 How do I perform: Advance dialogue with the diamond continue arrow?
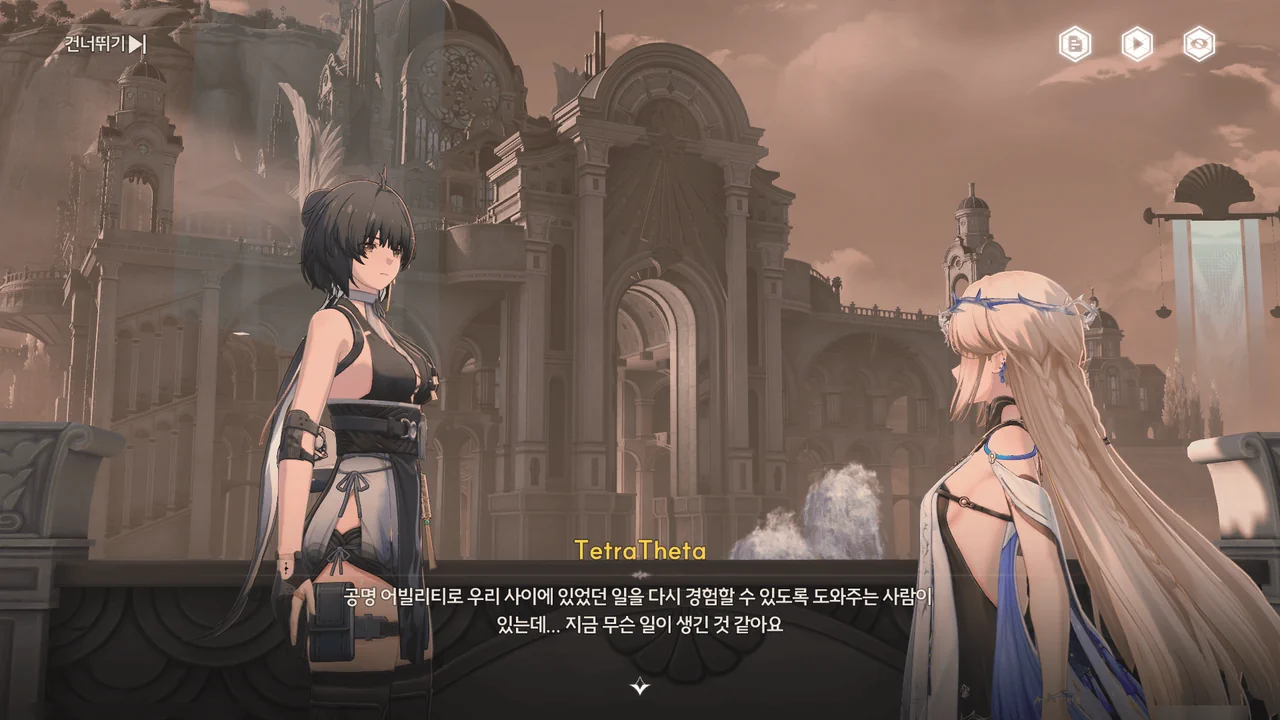click(x=640, y=686)
